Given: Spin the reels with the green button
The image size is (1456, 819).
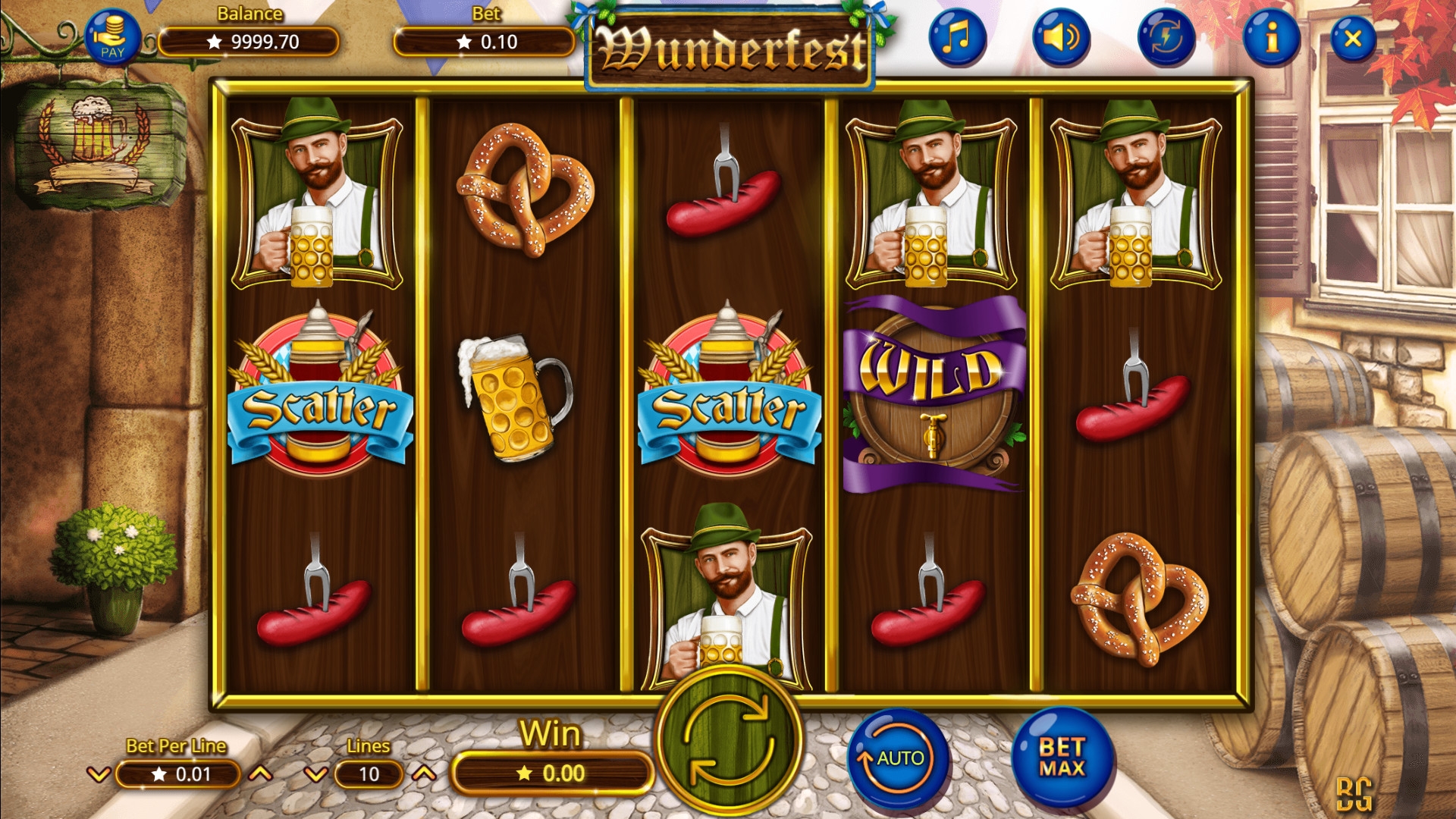Looking at the screenshot, I should point(728,741).
